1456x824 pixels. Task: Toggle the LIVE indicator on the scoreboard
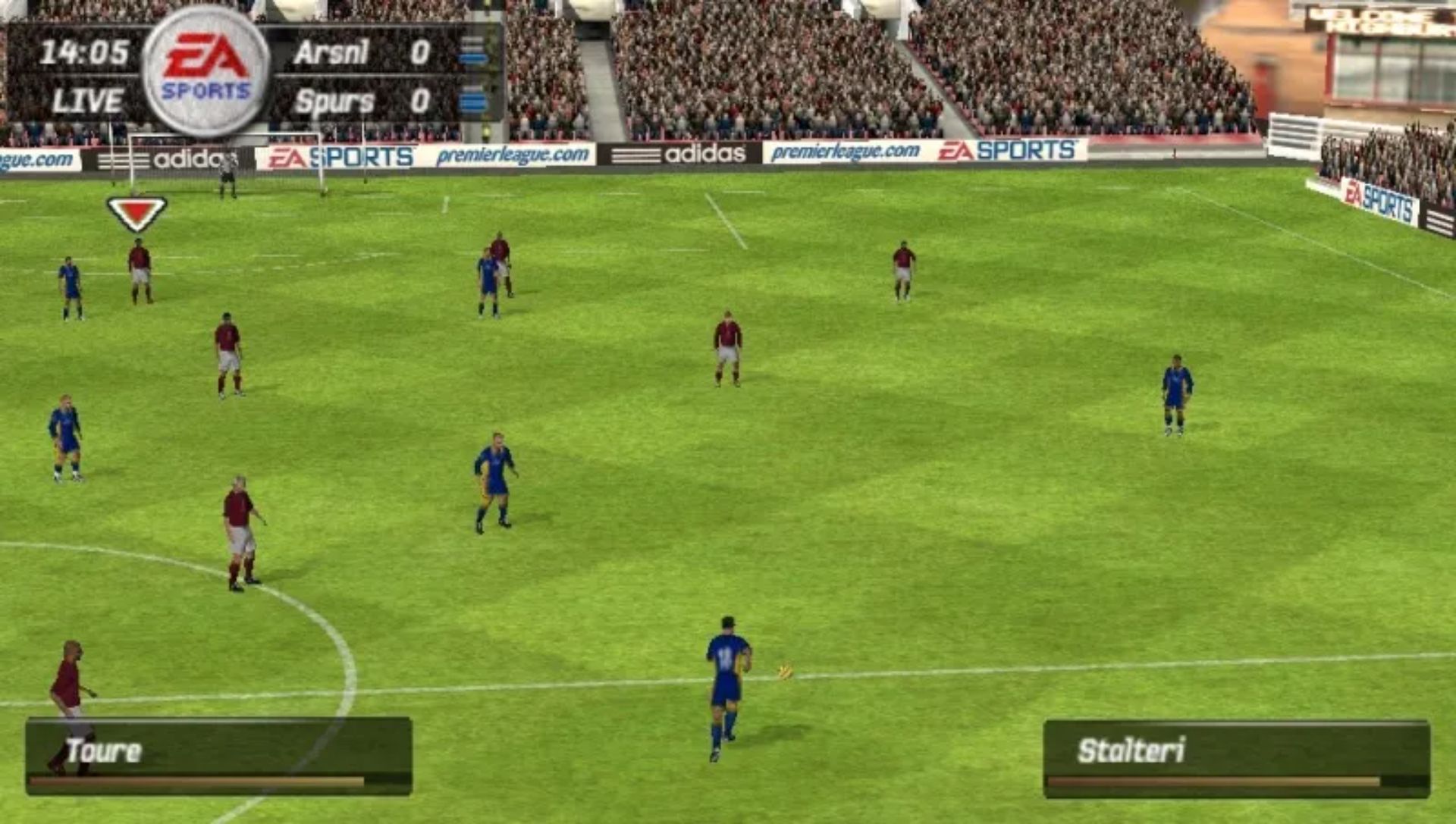tap(87, 99)
